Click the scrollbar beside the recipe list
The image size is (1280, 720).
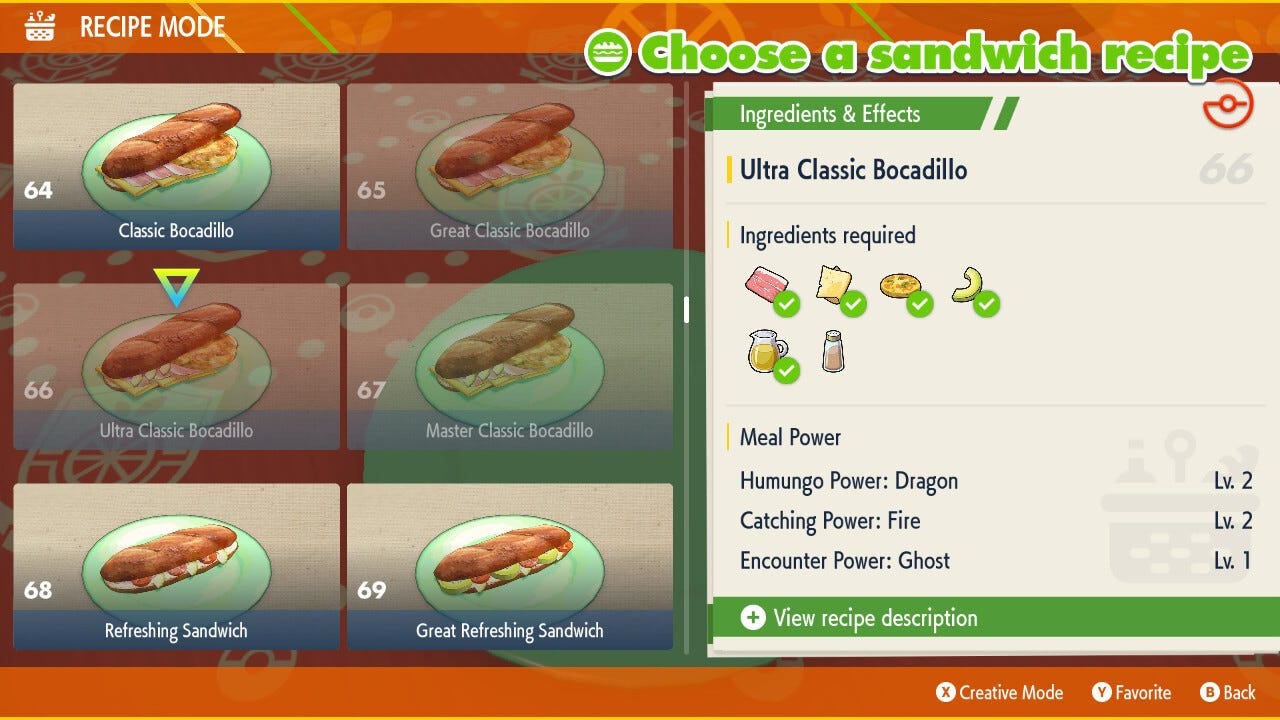pyautogui.click(x=687, y=310)
